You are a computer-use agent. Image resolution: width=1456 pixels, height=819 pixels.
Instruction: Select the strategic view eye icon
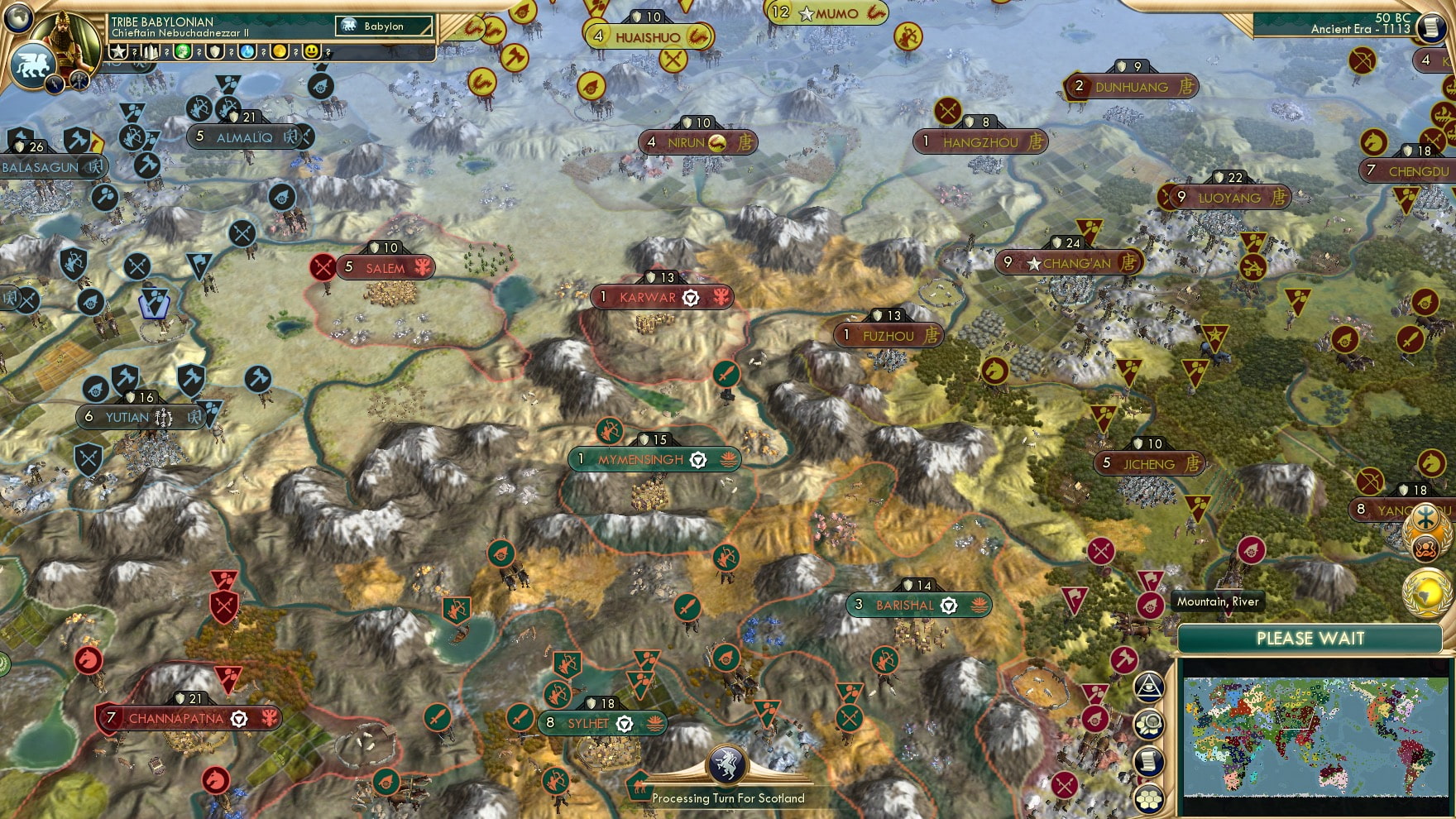1147,687
